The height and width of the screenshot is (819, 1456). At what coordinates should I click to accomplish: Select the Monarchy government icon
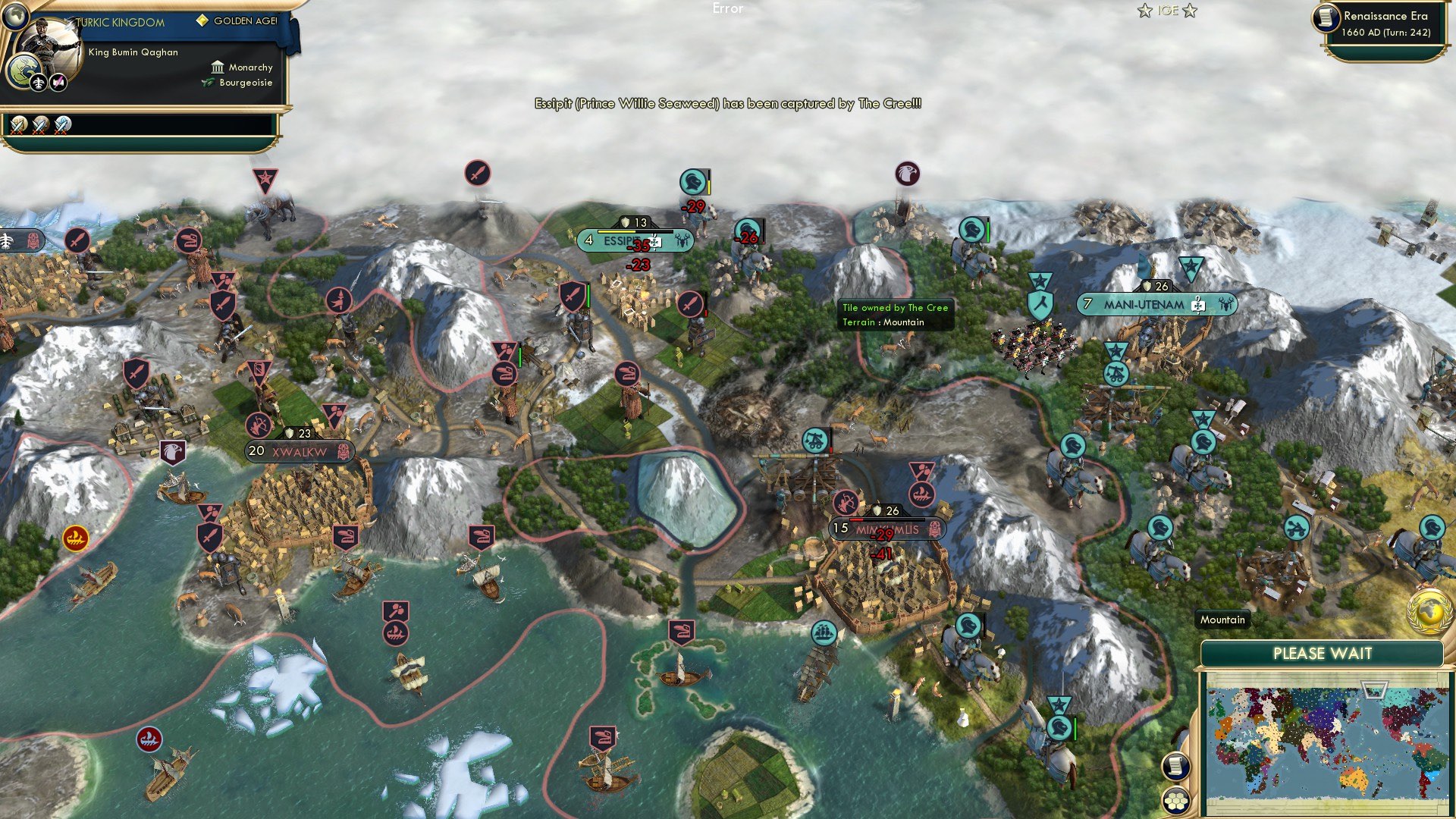[x=218, y=67]
